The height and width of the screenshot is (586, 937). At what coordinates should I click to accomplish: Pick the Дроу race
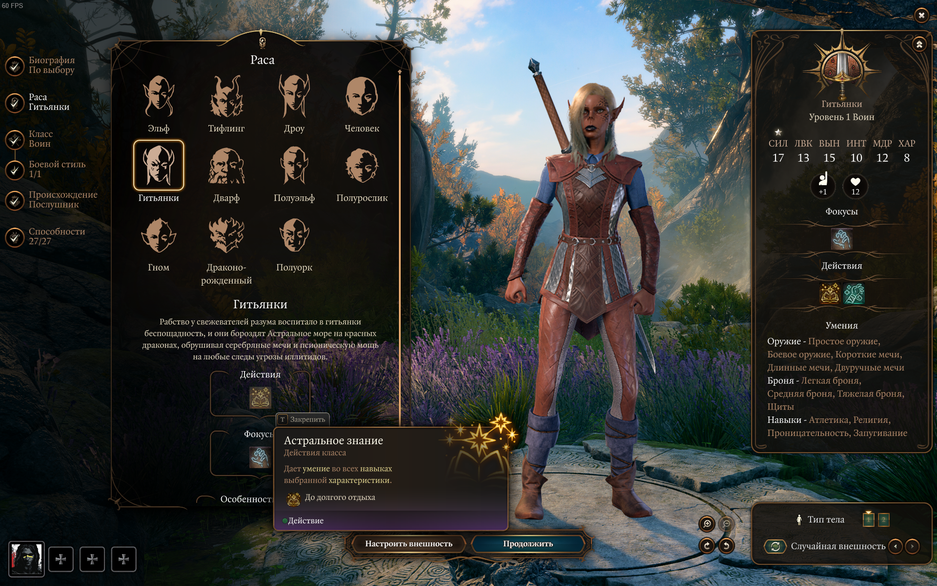coord(293,97)
